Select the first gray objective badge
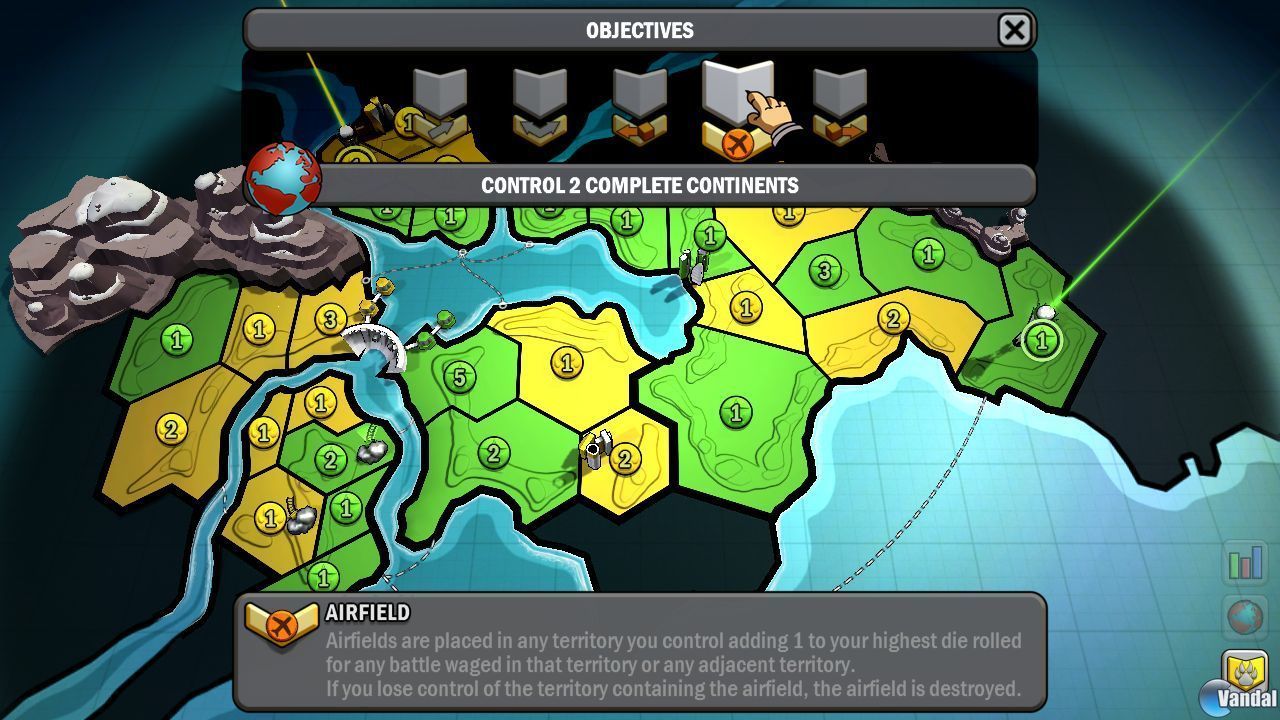The image size is (1280, 720). (x=440, y=100)
